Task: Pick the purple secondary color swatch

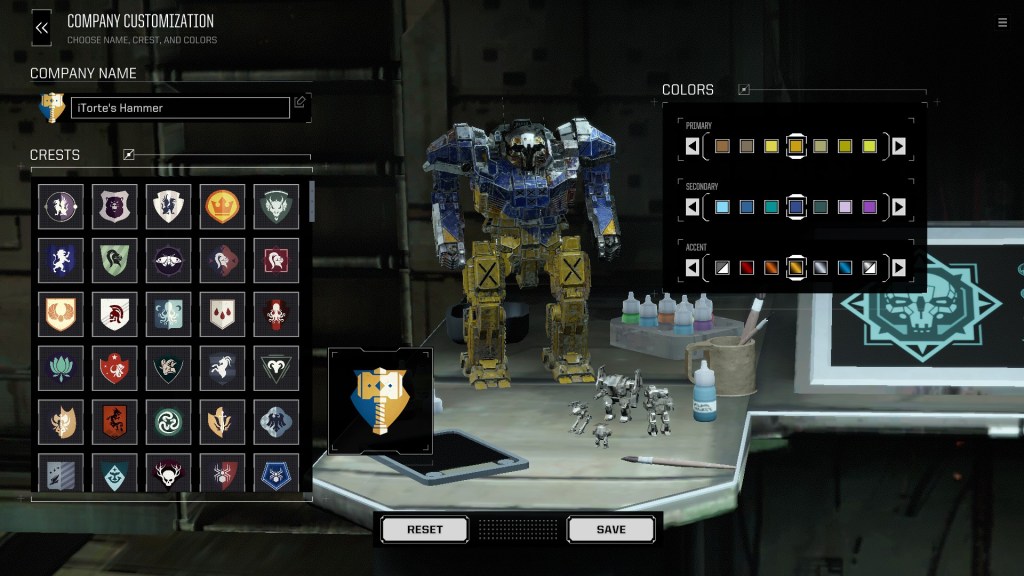Action: (x=869, y=207)
